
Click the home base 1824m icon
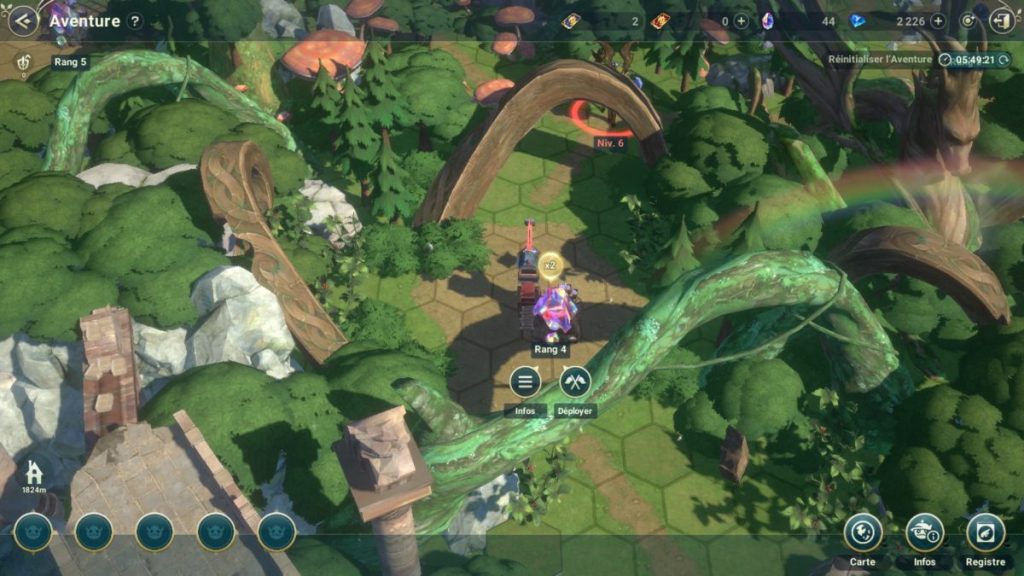point(35,472)
